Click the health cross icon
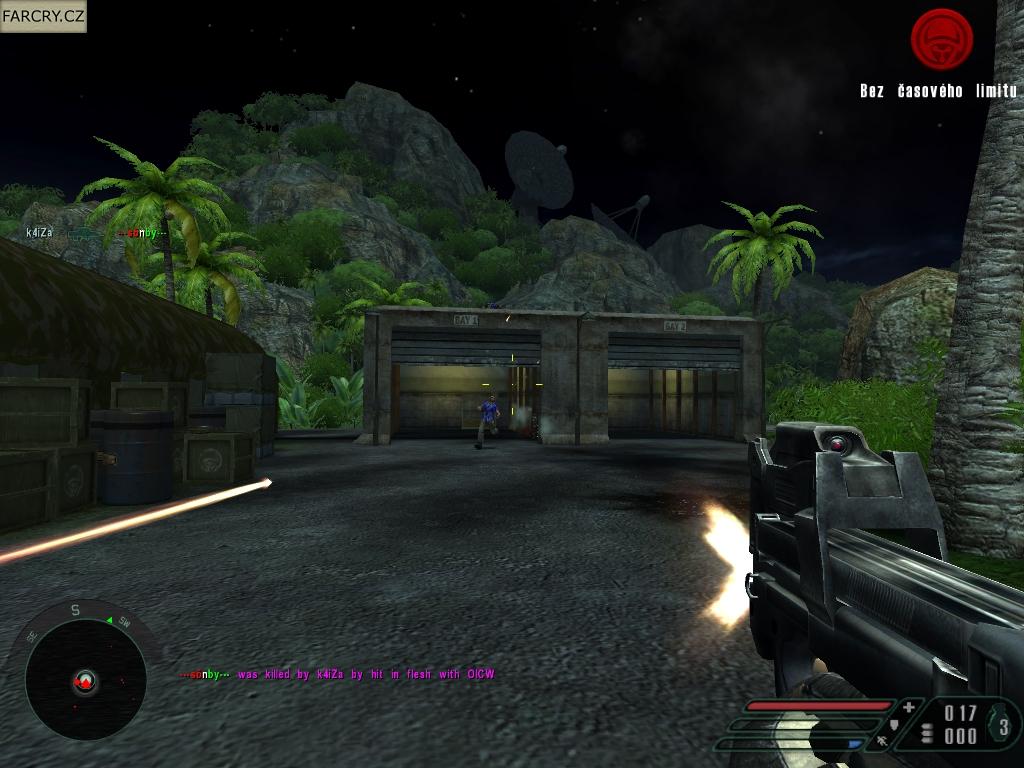Image resolution: width=1024 pixels, height=768 pixels. point(908,707)
